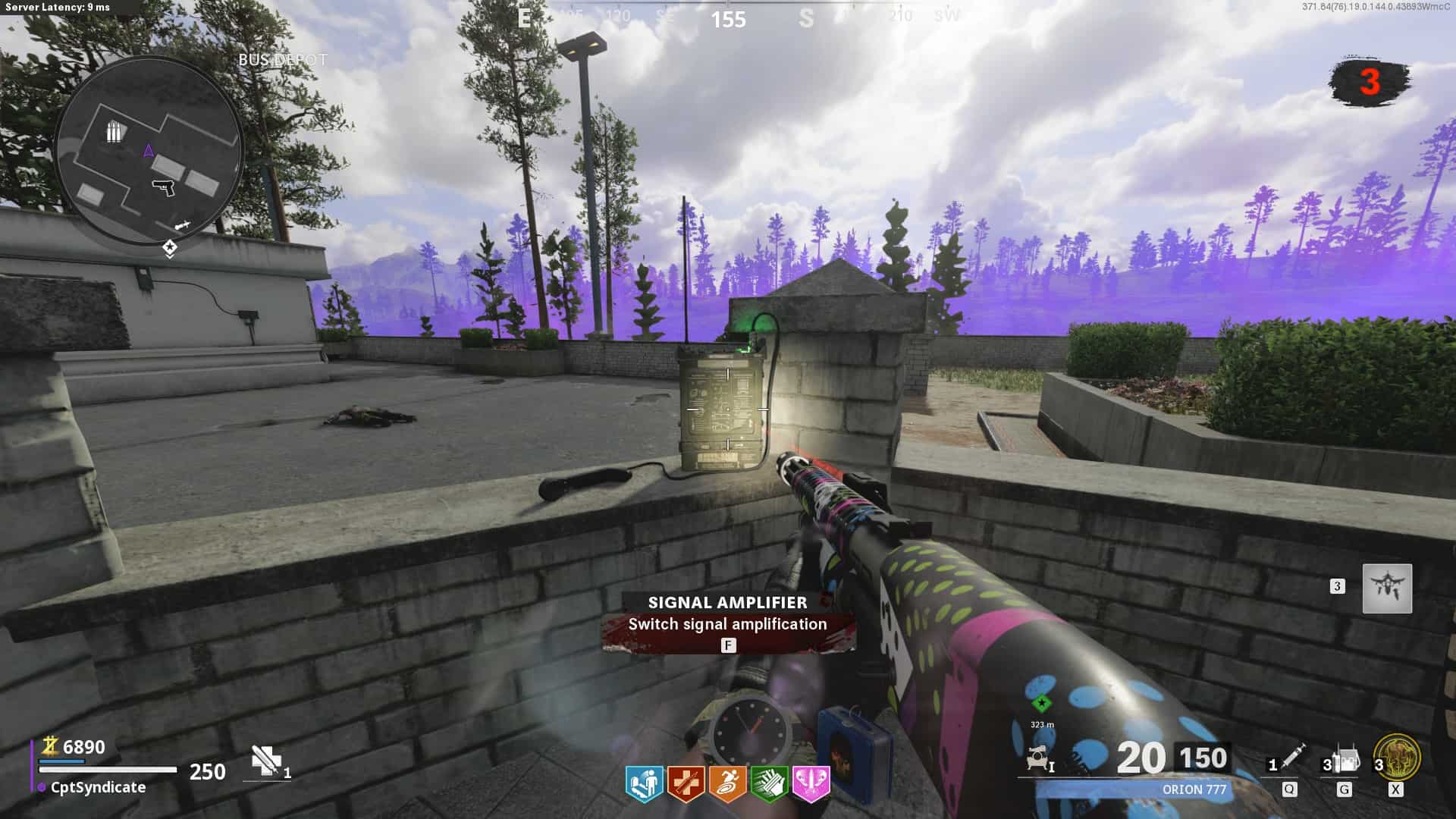
Task: Select the pink bullet-and-skulls perk icon
Action: pos(811,783)
